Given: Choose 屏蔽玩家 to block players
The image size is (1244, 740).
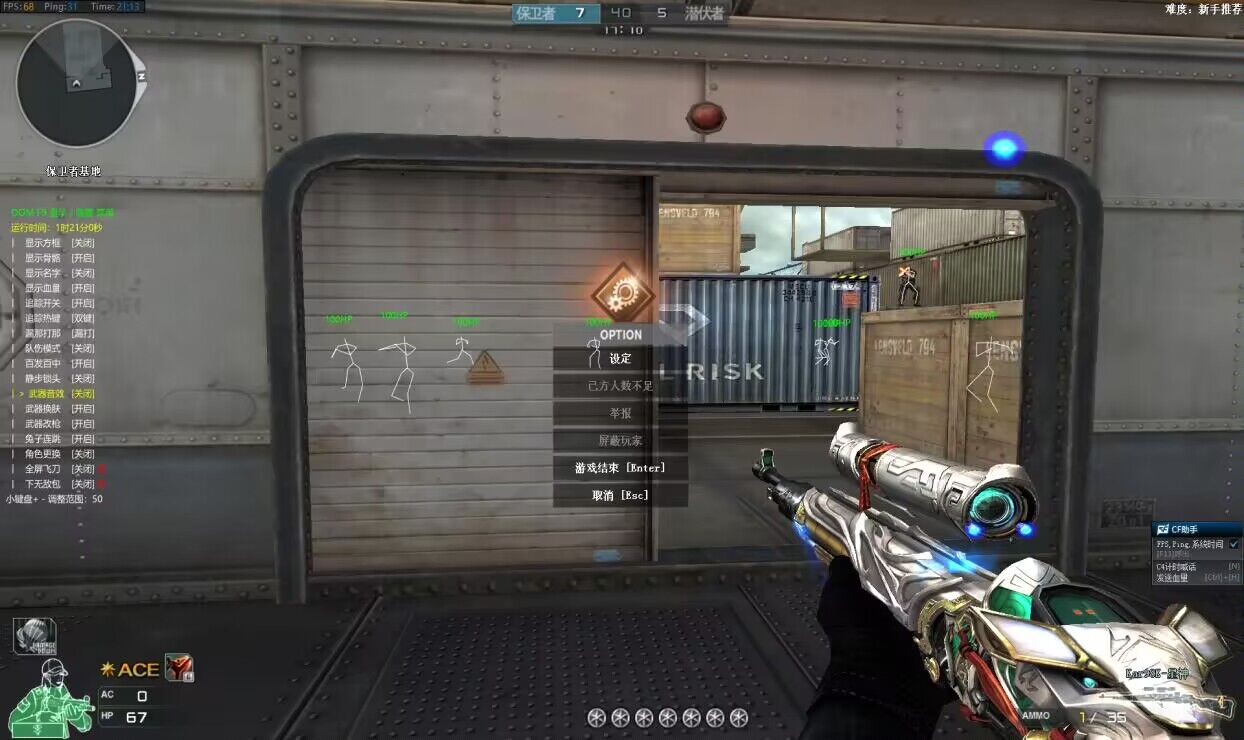Looking at the screenshot, I should (620, 440).
